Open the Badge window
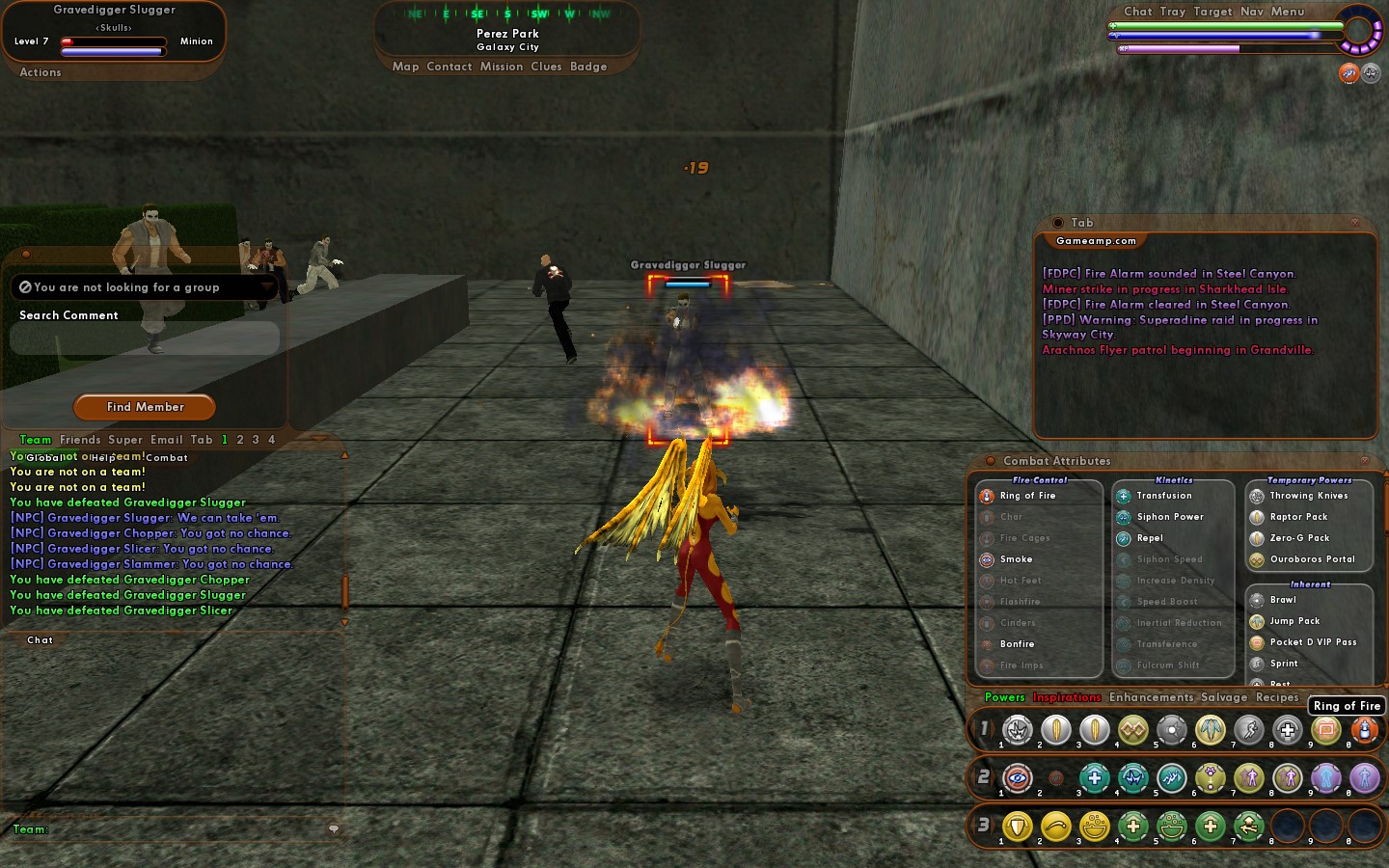This screenshot has height=868, width=1389. pos(588,67)
